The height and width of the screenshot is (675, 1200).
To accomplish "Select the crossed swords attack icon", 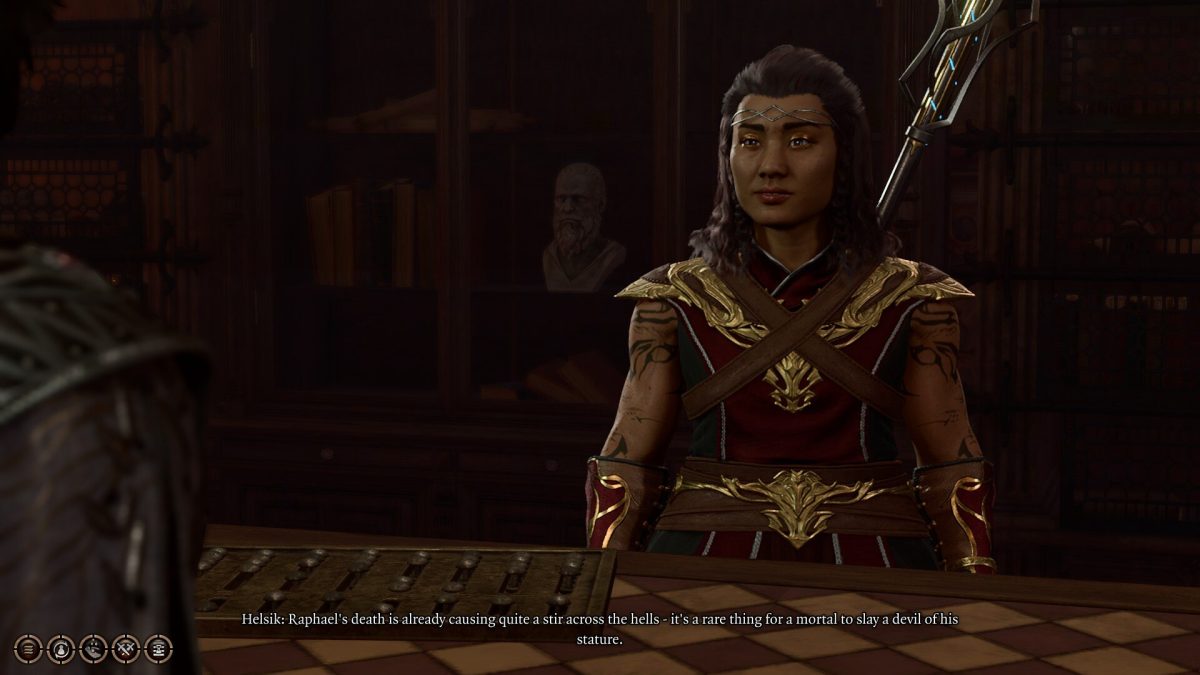I will click(125, 648).
